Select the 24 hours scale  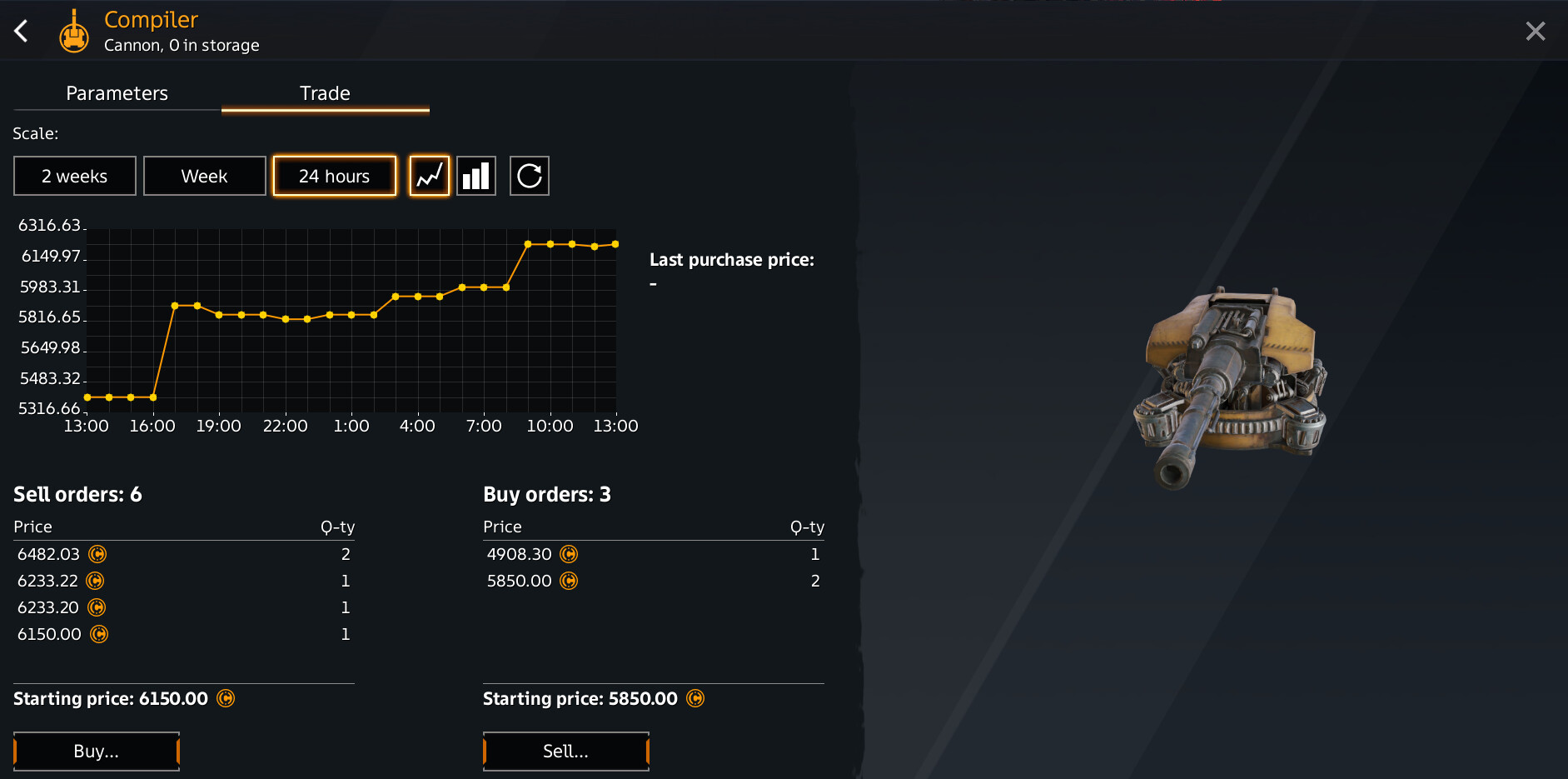[x=334, y=176]
